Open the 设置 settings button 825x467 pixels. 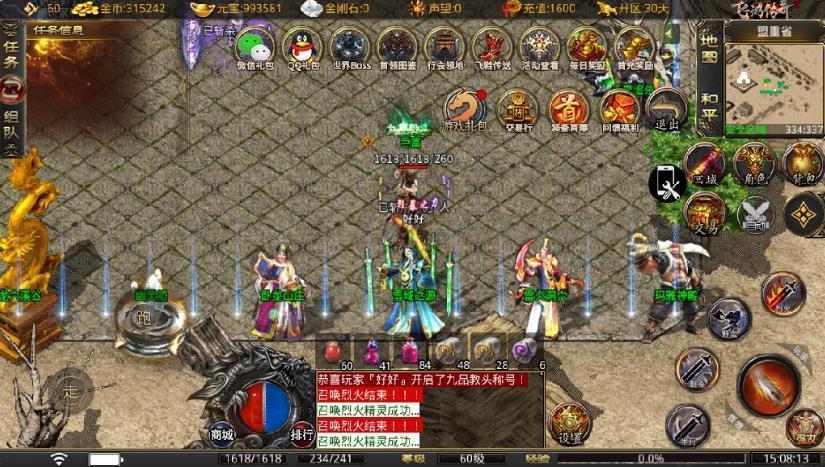(571, 425)
